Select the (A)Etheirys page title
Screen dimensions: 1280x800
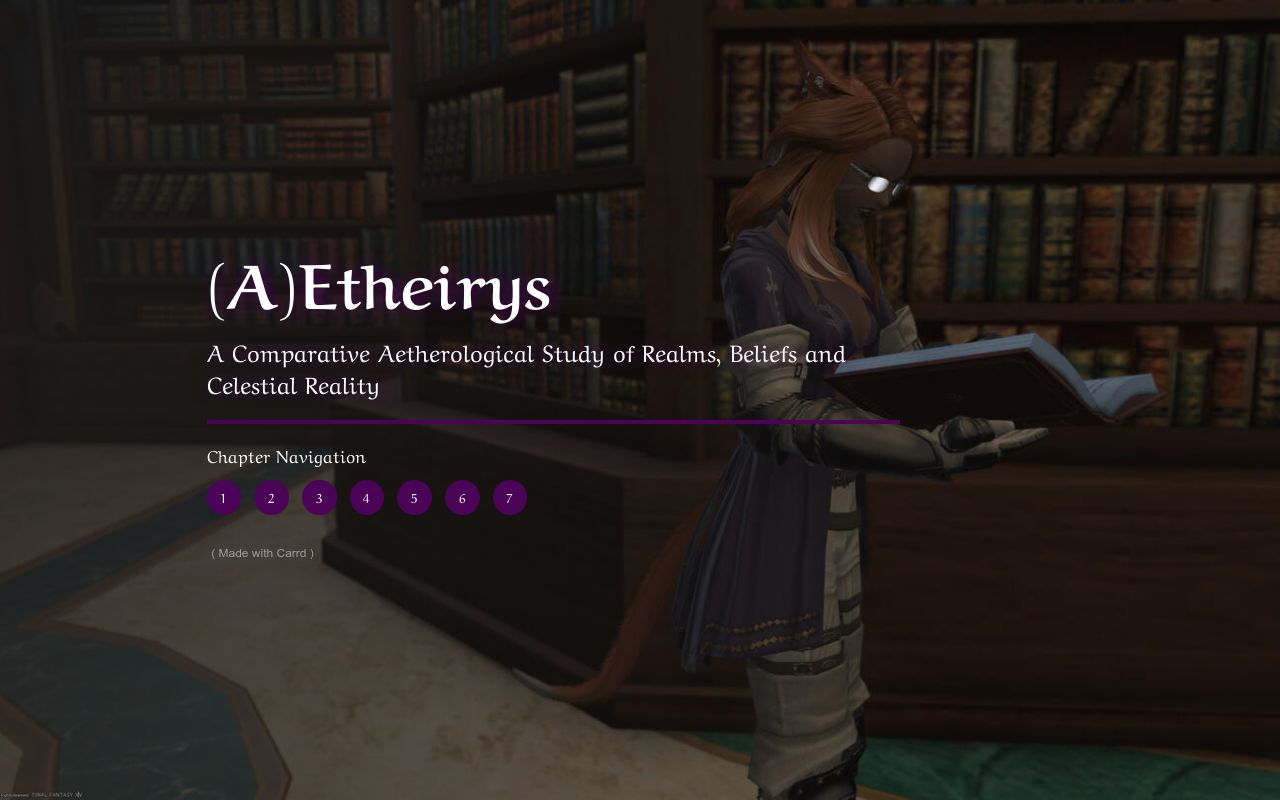click(x=378, y=292)
